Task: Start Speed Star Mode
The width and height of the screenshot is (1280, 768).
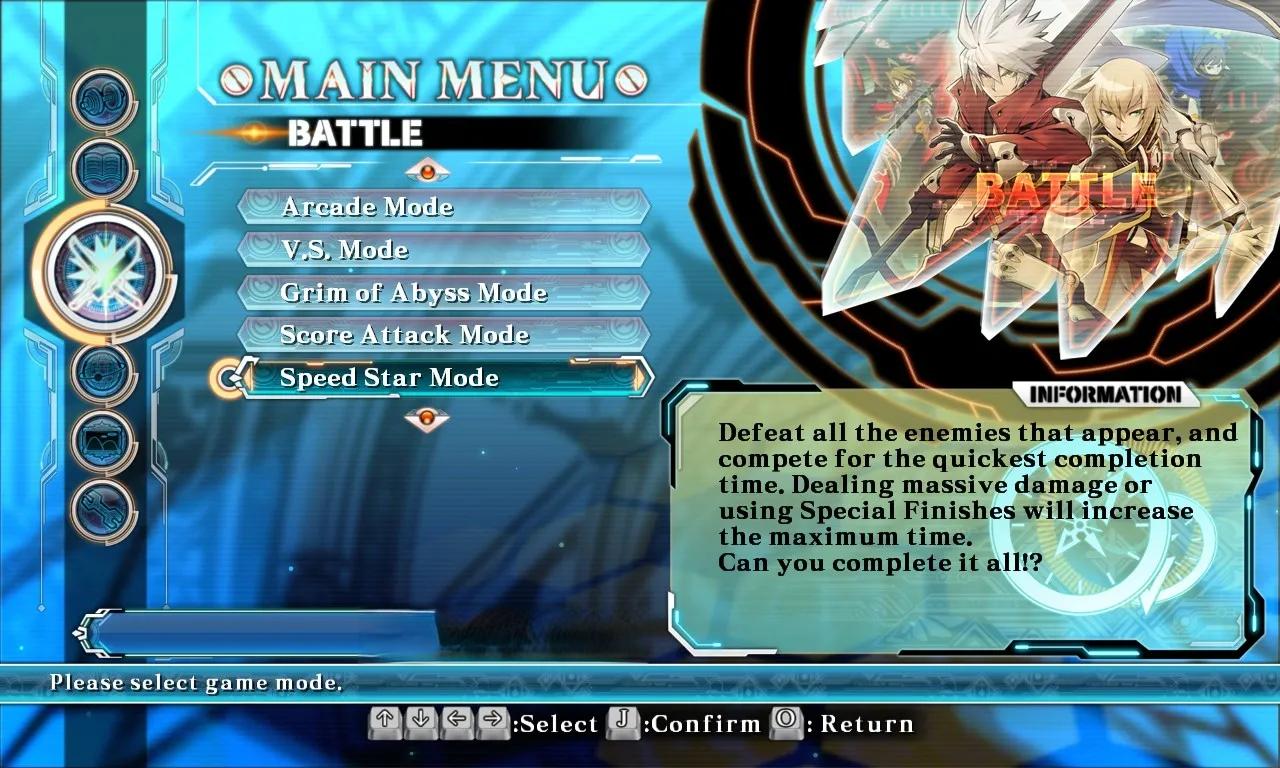Action: click(x=443, y=378)
